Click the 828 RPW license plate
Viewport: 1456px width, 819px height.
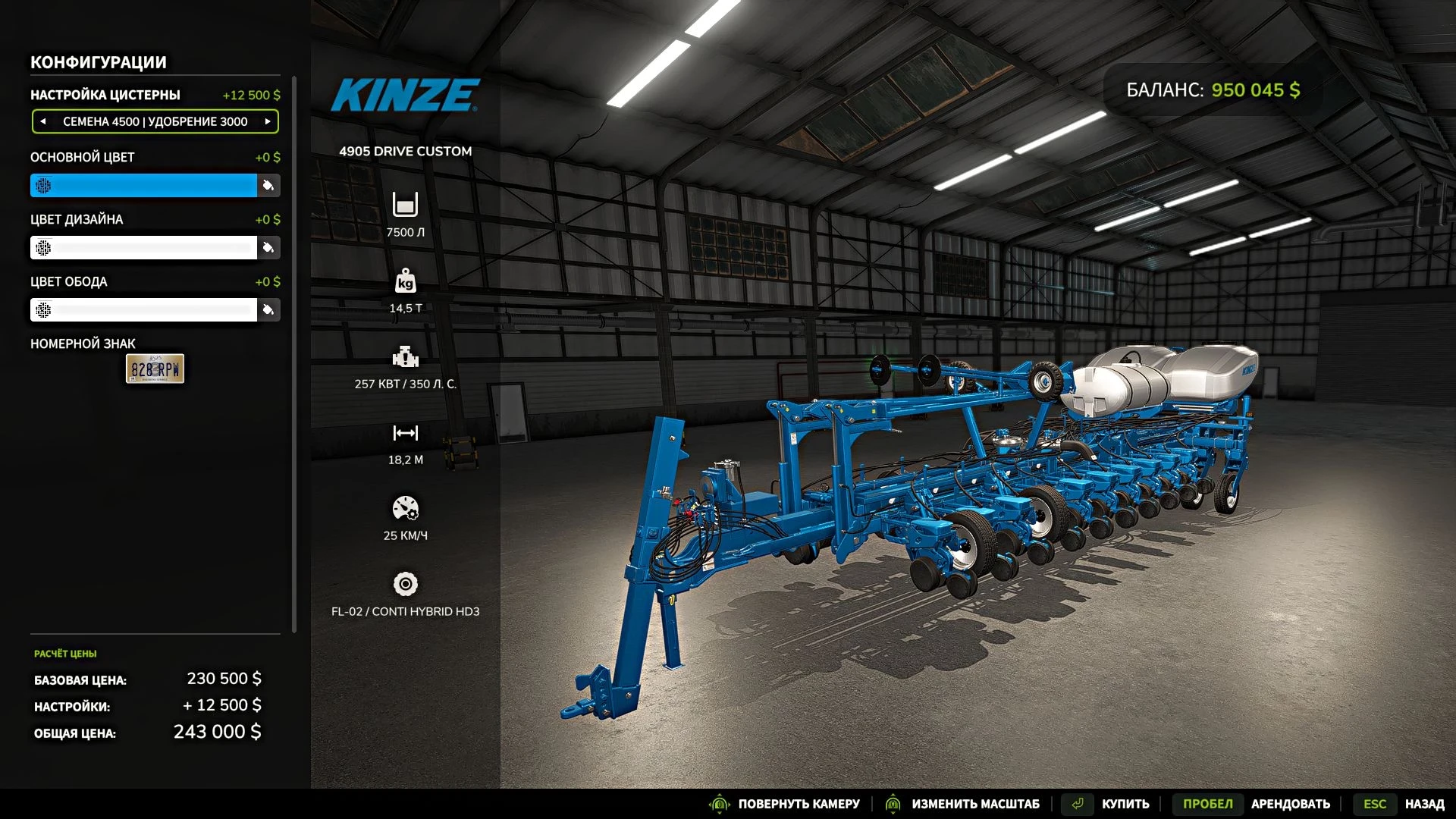click(155, 369)
